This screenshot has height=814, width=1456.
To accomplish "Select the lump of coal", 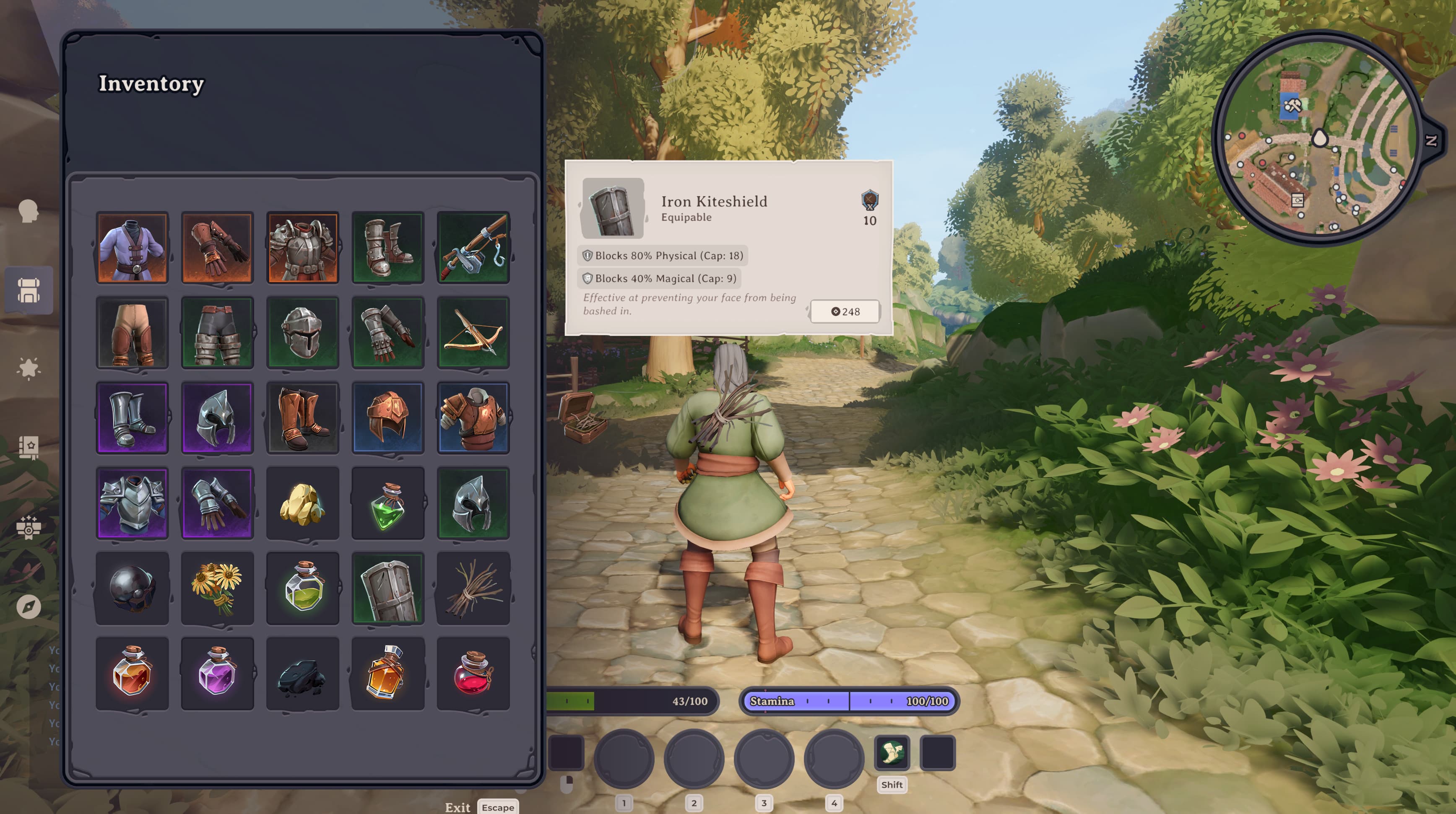I will coord(302,673).
